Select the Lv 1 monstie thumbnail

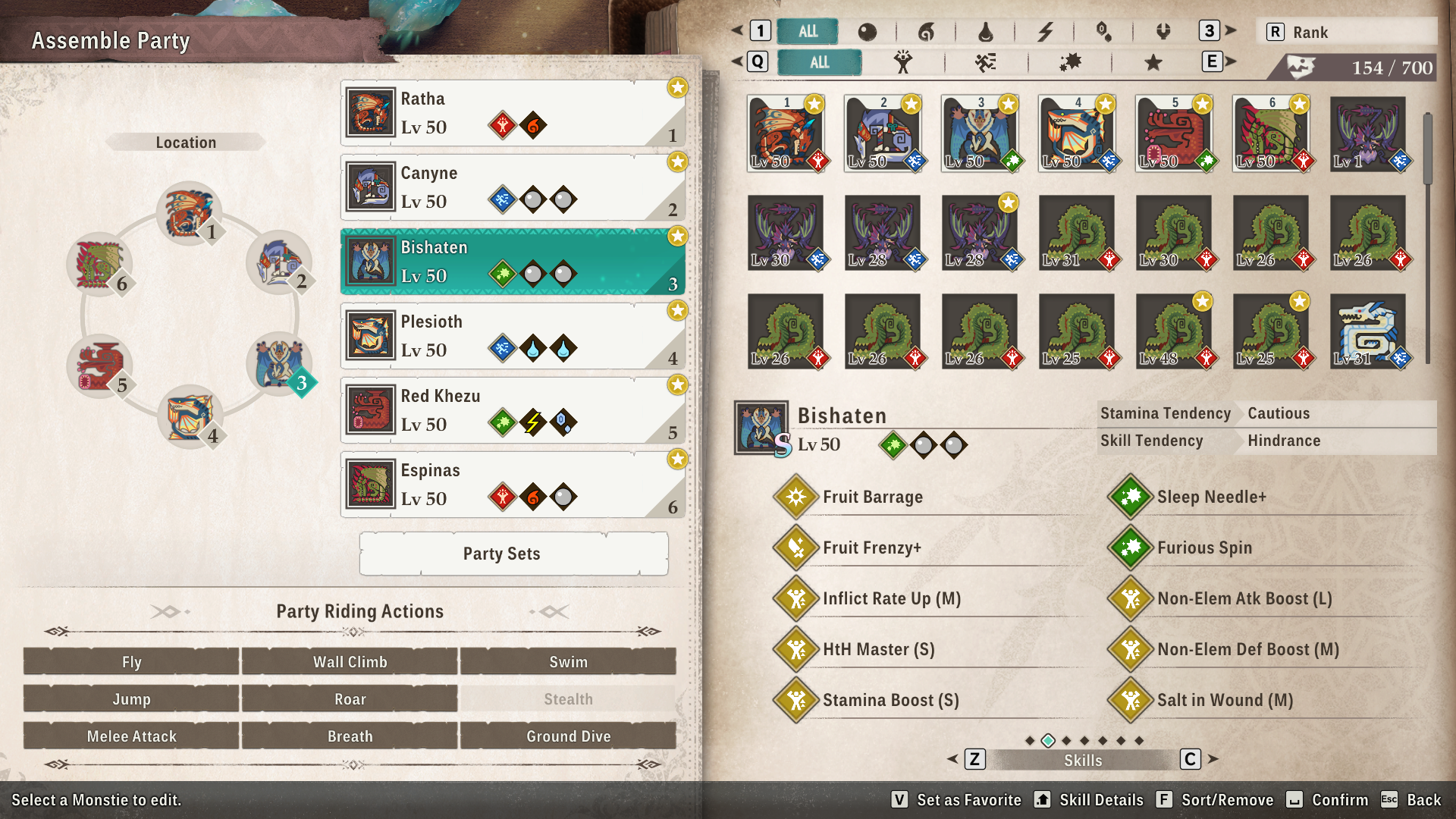(x=1367, y=134)
